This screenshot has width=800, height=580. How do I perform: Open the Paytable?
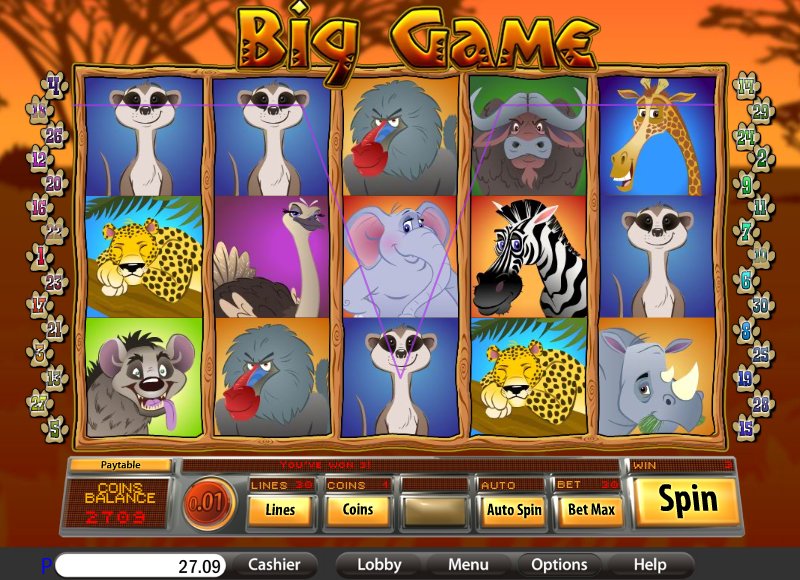click(x=120, y=465)
